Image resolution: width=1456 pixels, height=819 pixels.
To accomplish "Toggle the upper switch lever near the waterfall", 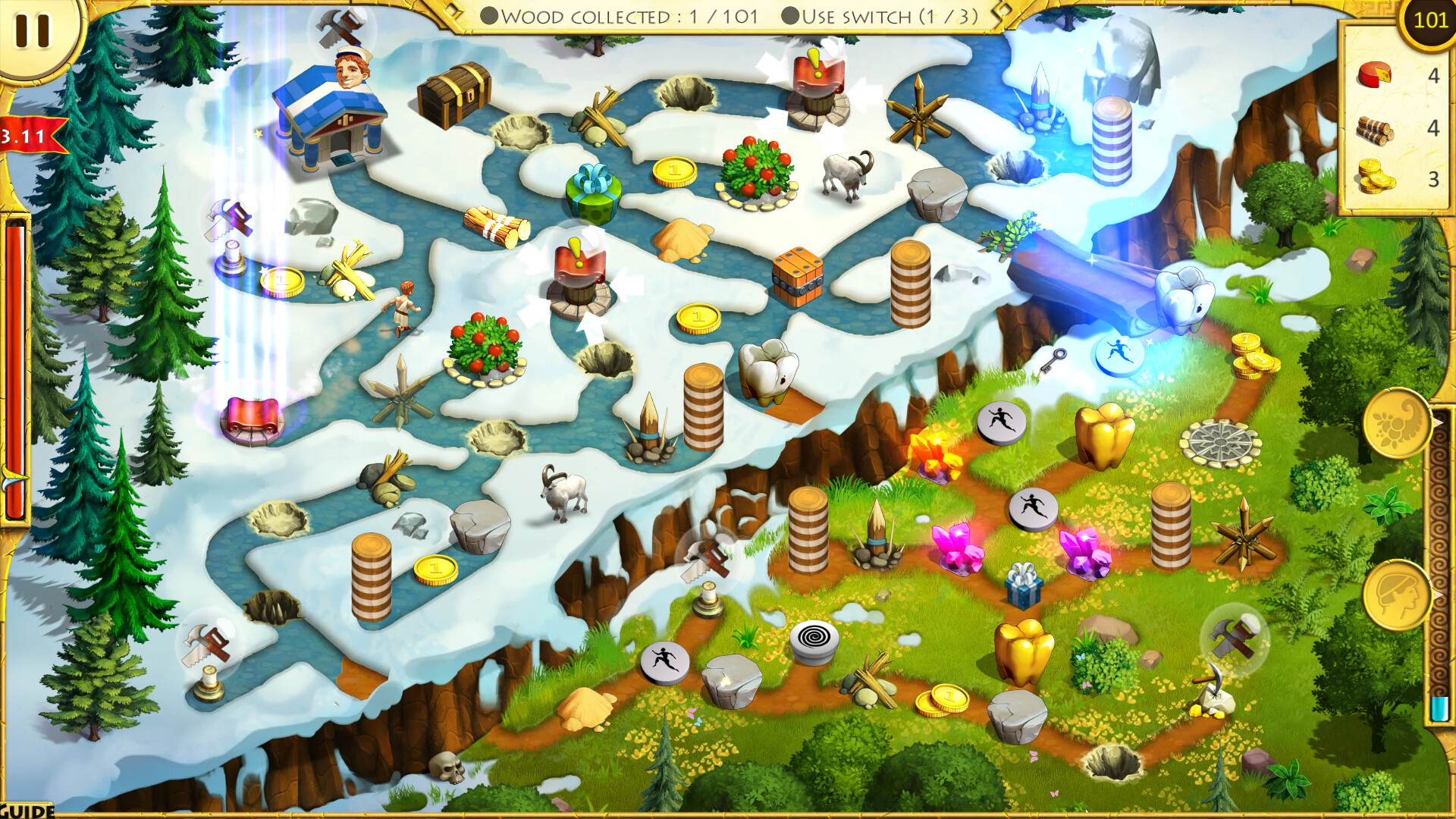I will [819, 83].
